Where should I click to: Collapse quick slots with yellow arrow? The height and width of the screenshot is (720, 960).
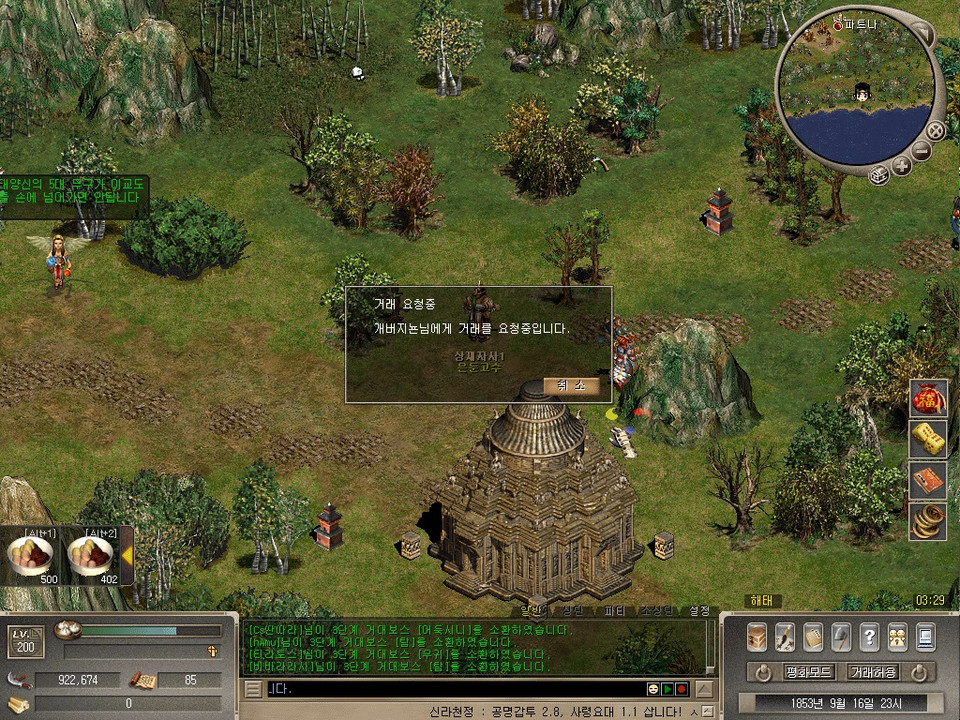[128, 554]
